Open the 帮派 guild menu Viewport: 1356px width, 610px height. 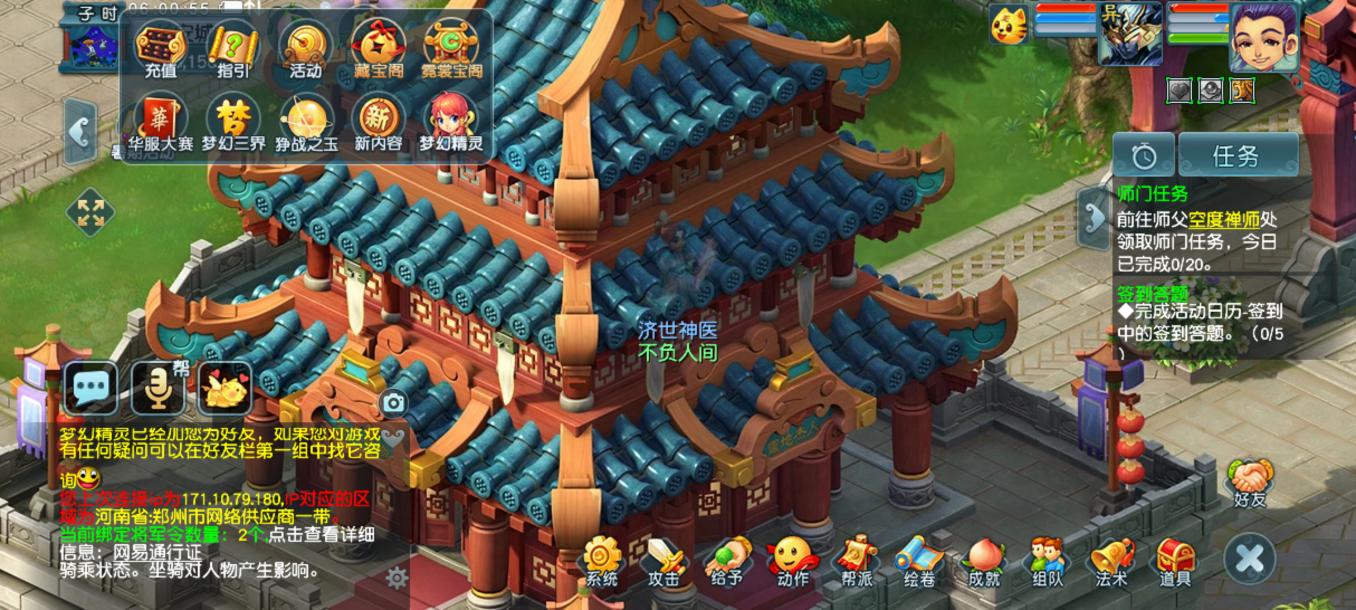(x=857, y=561)
